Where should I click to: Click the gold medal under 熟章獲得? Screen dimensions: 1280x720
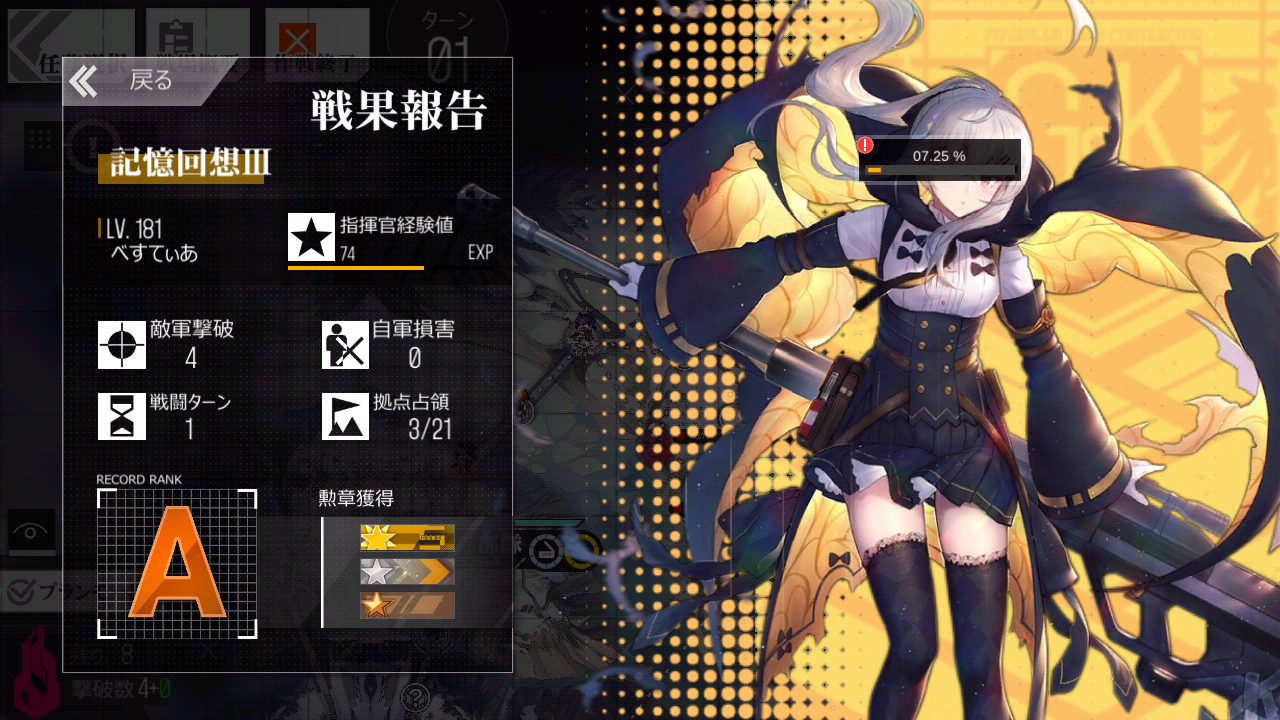point(406,537)
